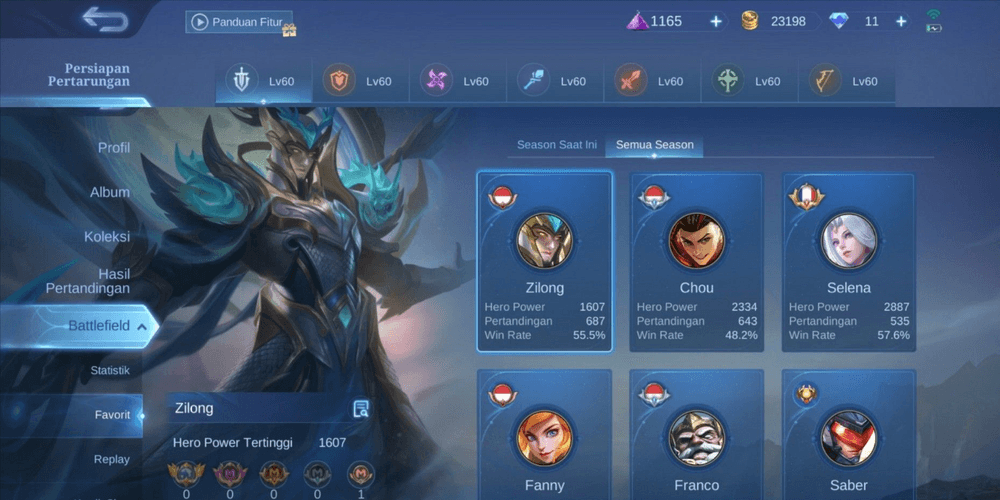Open the Album section
The width and height of the screenshot is (1000, 500).
(x=110, y=192)
